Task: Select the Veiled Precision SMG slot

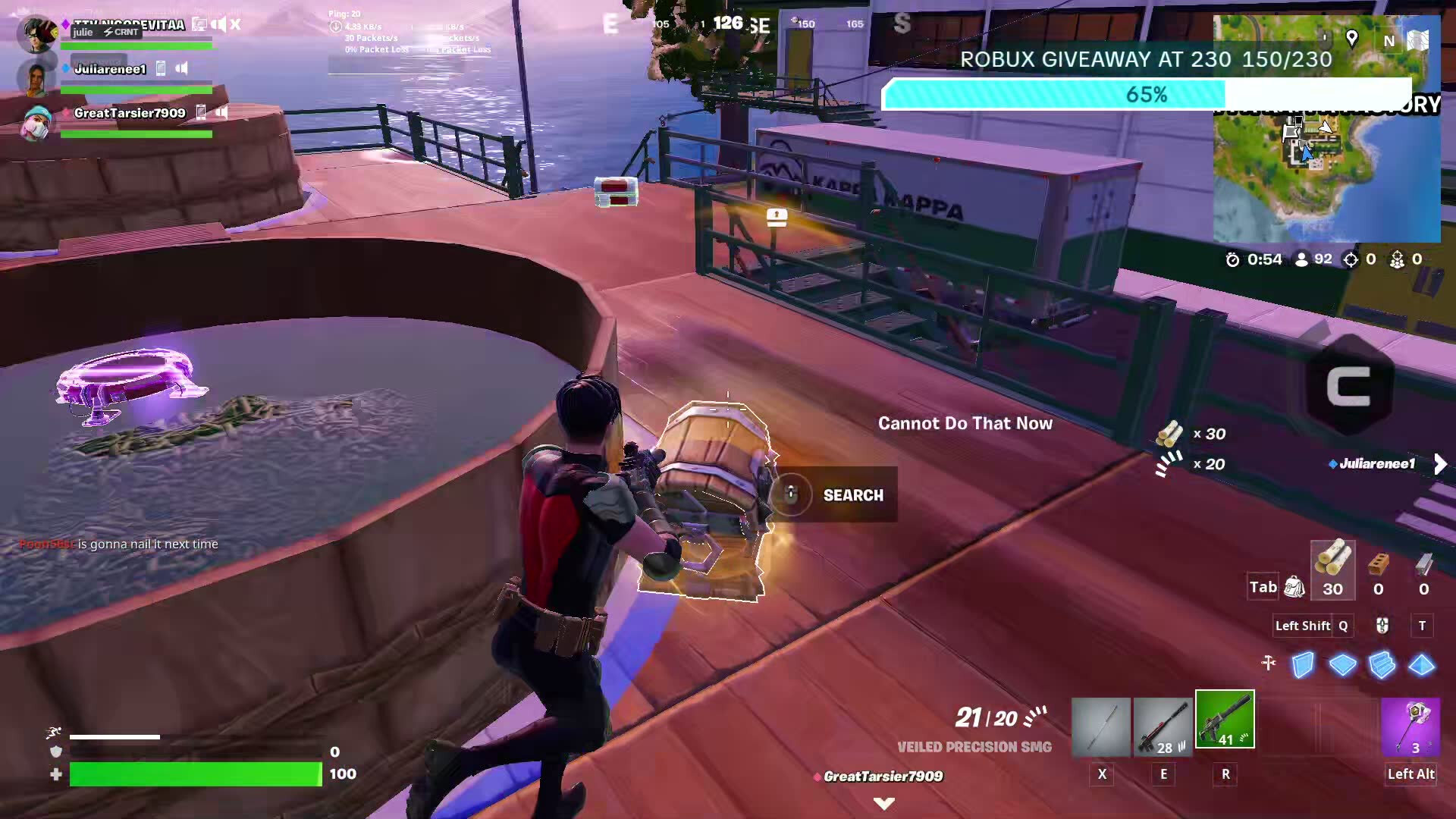Action: [x=1225, y=719]
